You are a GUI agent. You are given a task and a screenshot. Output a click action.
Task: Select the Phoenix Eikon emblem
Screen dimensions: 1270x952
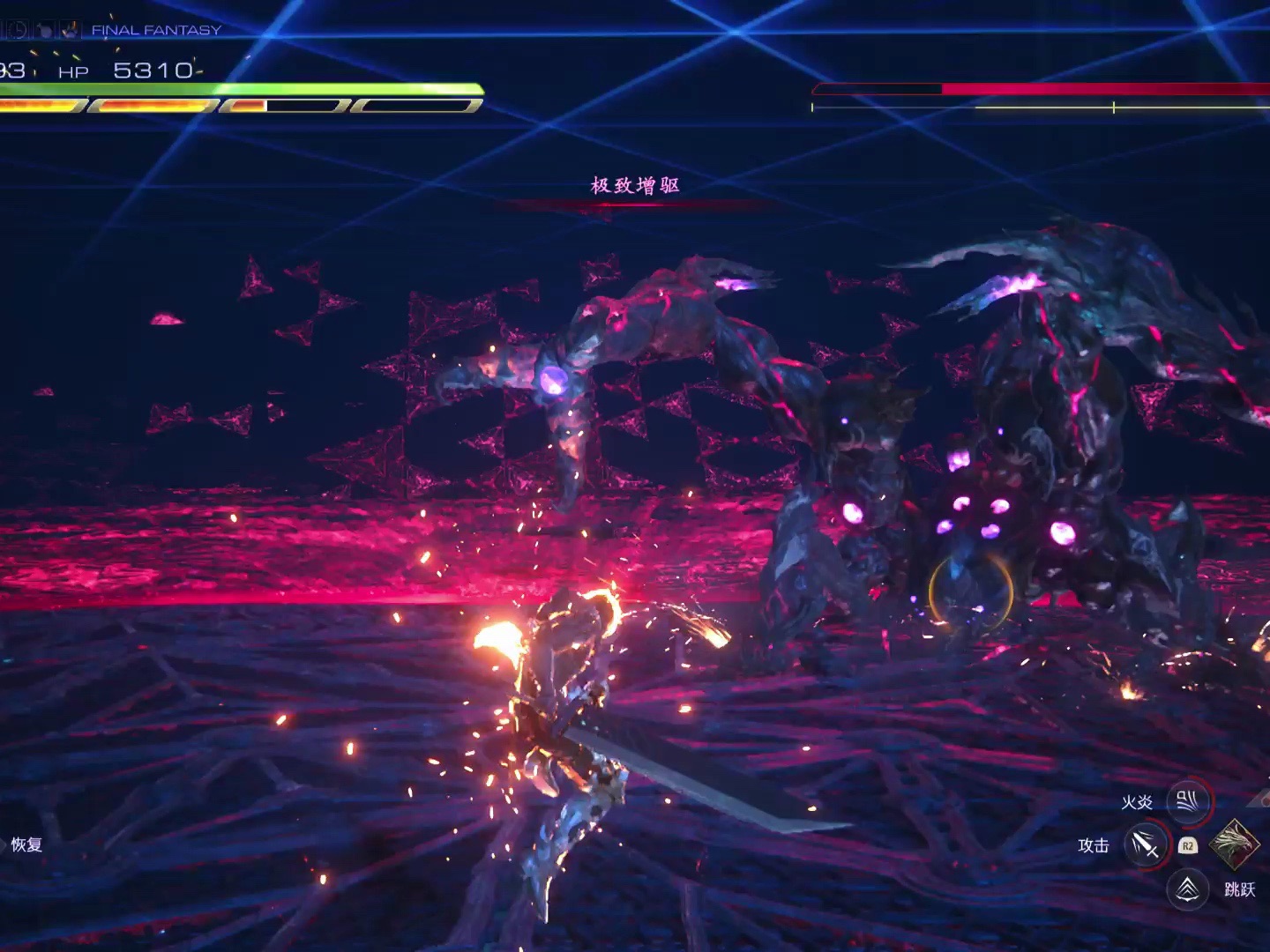[1235, 845]
